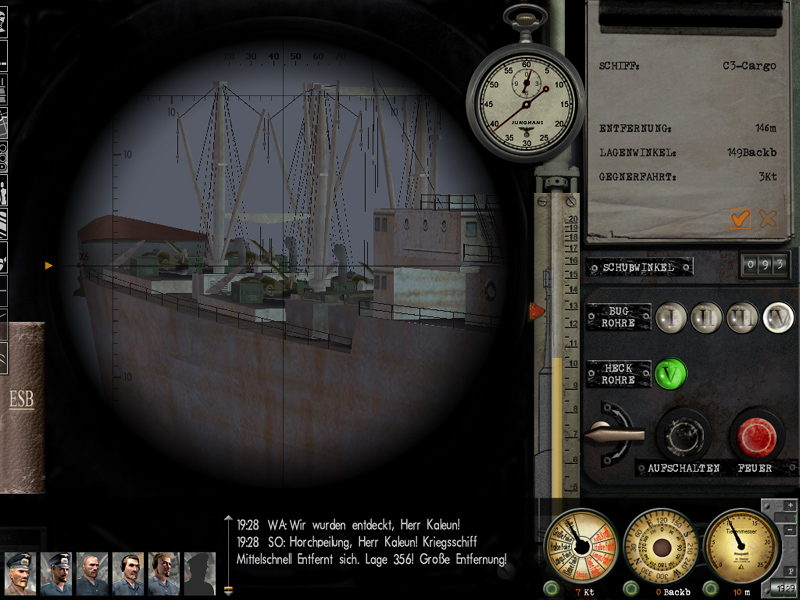800x600 pixels.
Task: Confirm target data with the orange checkmark
Action: (740, 219)
